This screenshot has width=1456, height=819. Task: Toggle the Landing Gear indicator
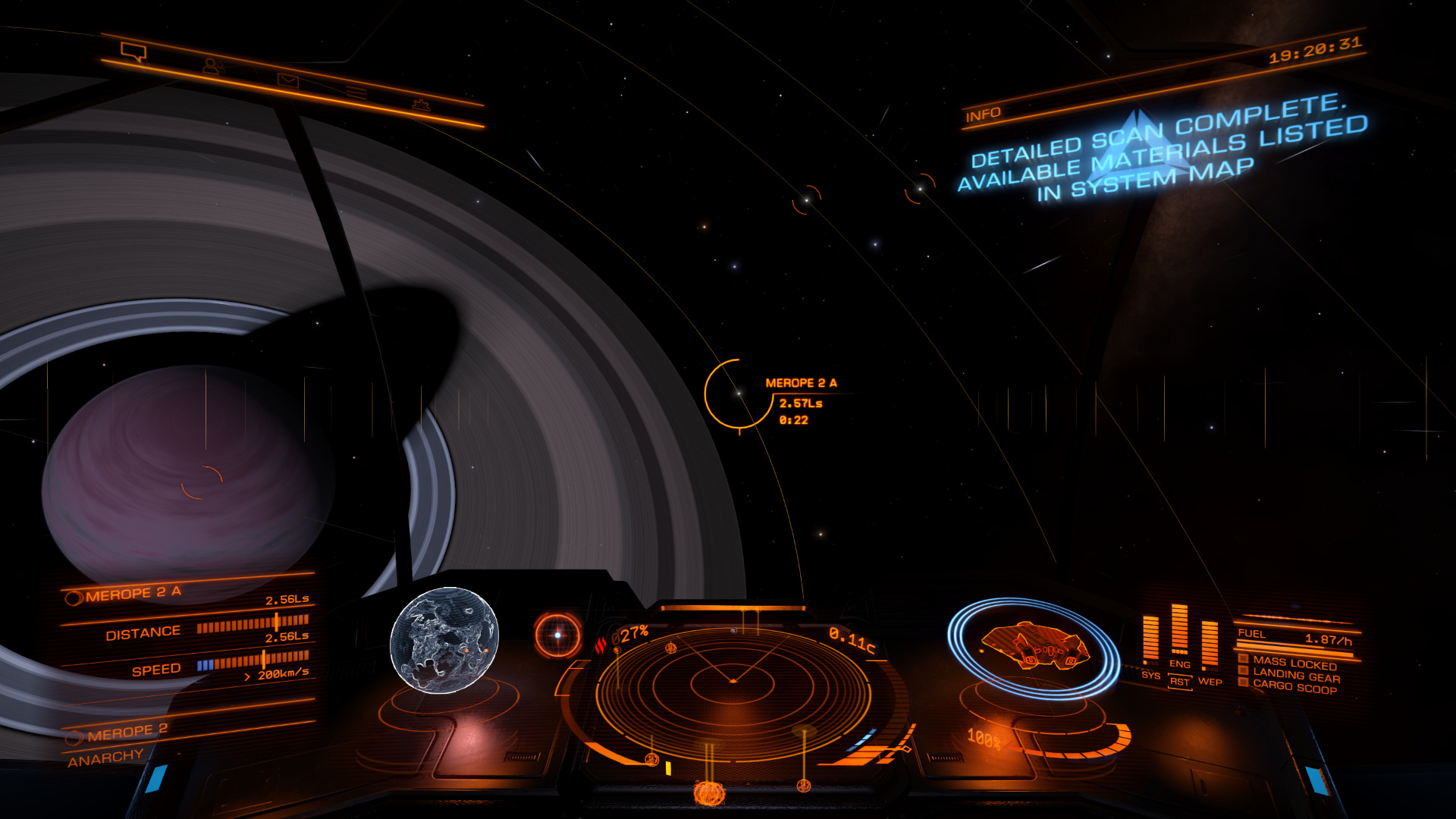[x=1295, y=676]
